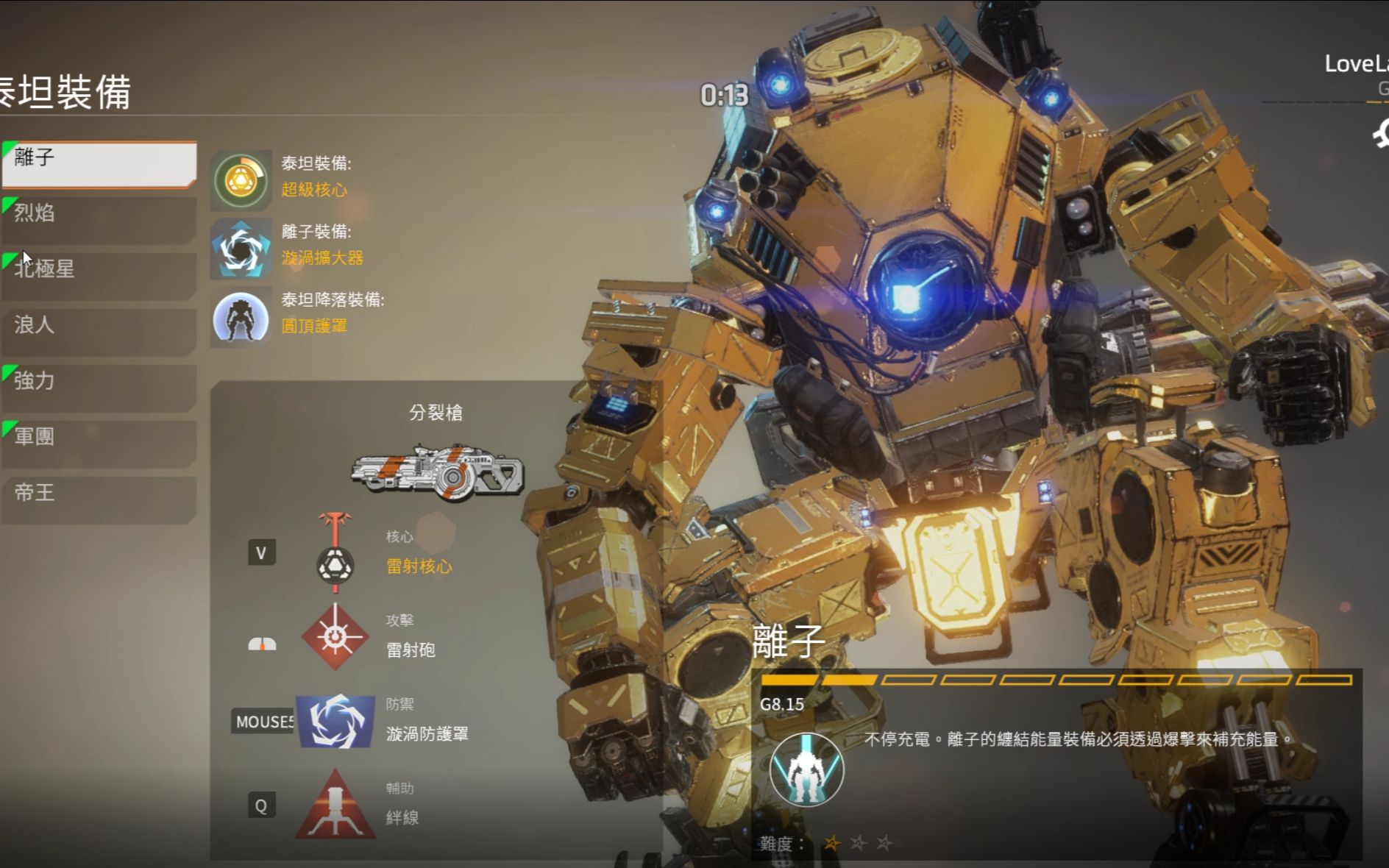Open the 泰坦裝備 超級核心 kit slot
Screen dimensions: 1389x868
[241, 179]
